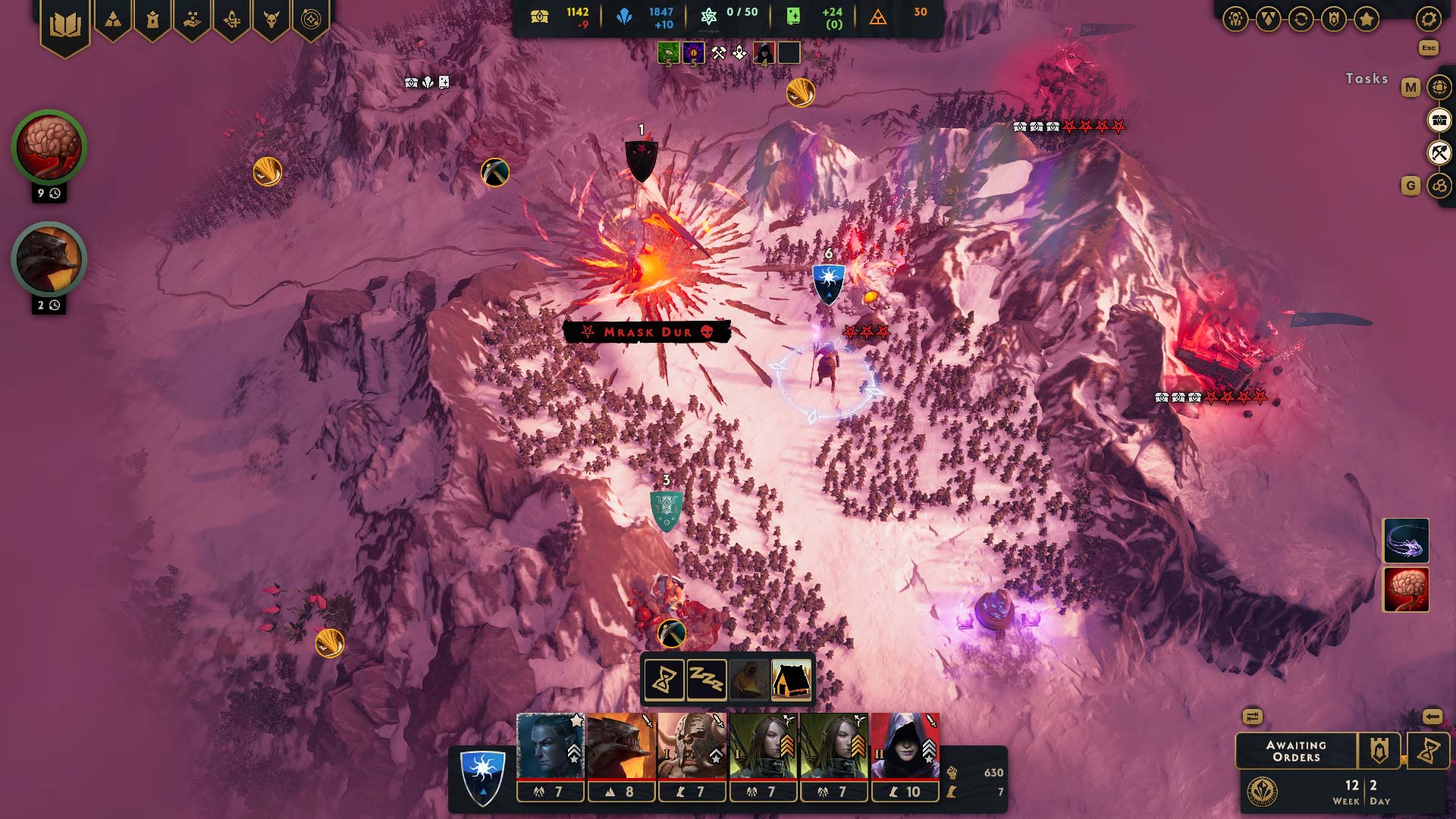Select the brain spell in progress
Image resolution: width=1456 pixels, height=819 pixels.
point(49,147)
